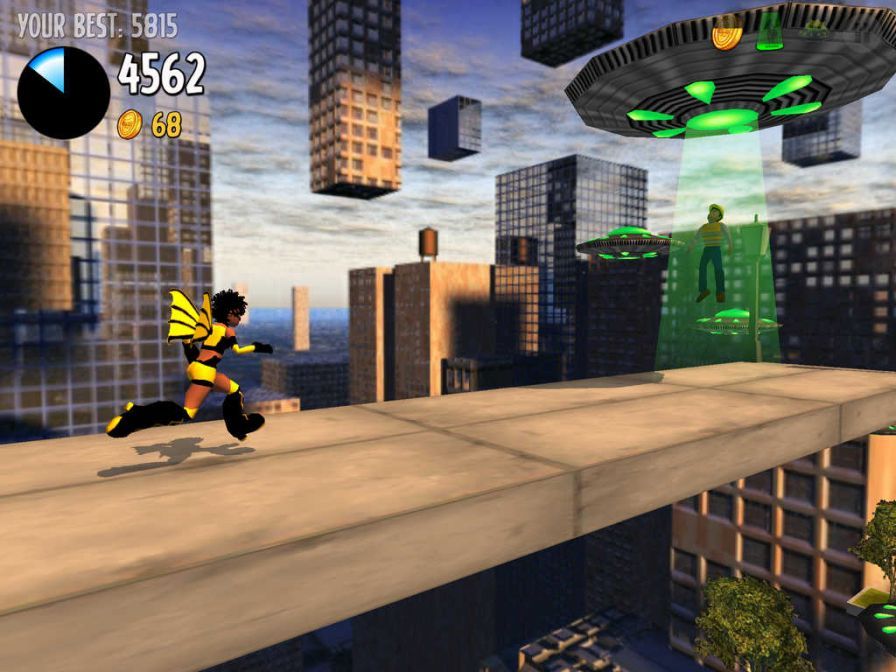Tap the circular blue power gauge
The width and height of the screenshot is (896, 672).
[x=63, y=92]
